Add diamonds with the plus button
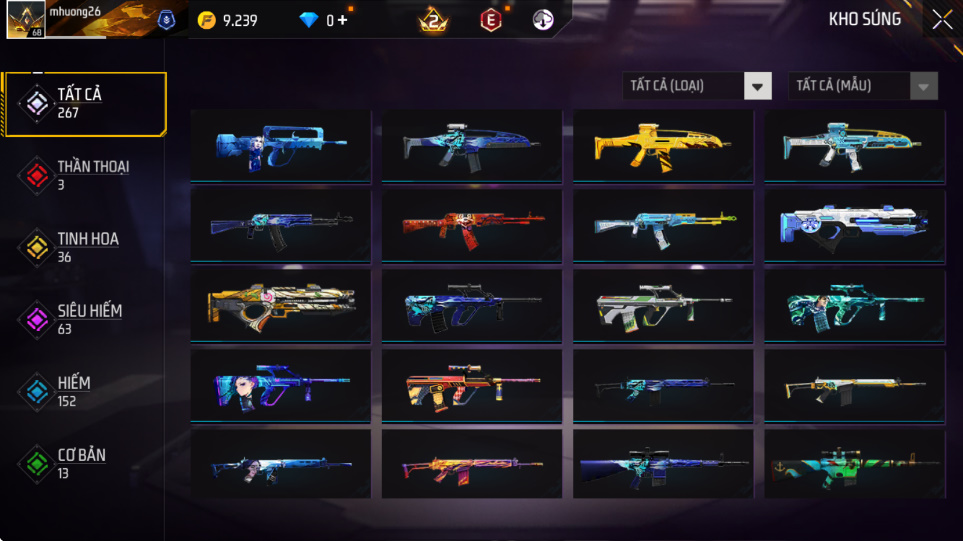This screenshot has height=541, width=963. coord(343,20)
